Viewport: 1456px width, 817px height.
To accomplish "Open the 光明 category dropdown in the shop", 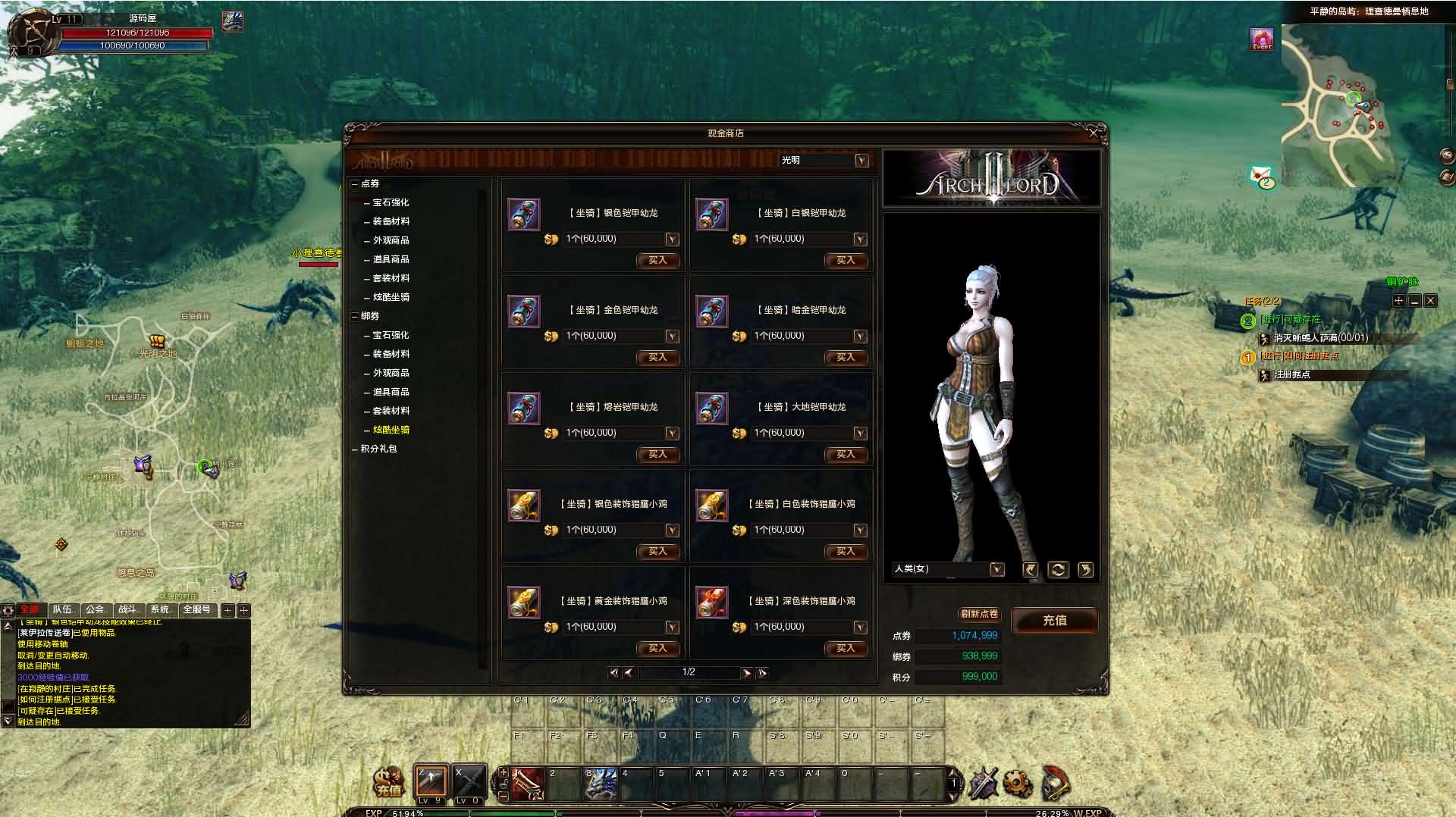I will coord(860,160).
